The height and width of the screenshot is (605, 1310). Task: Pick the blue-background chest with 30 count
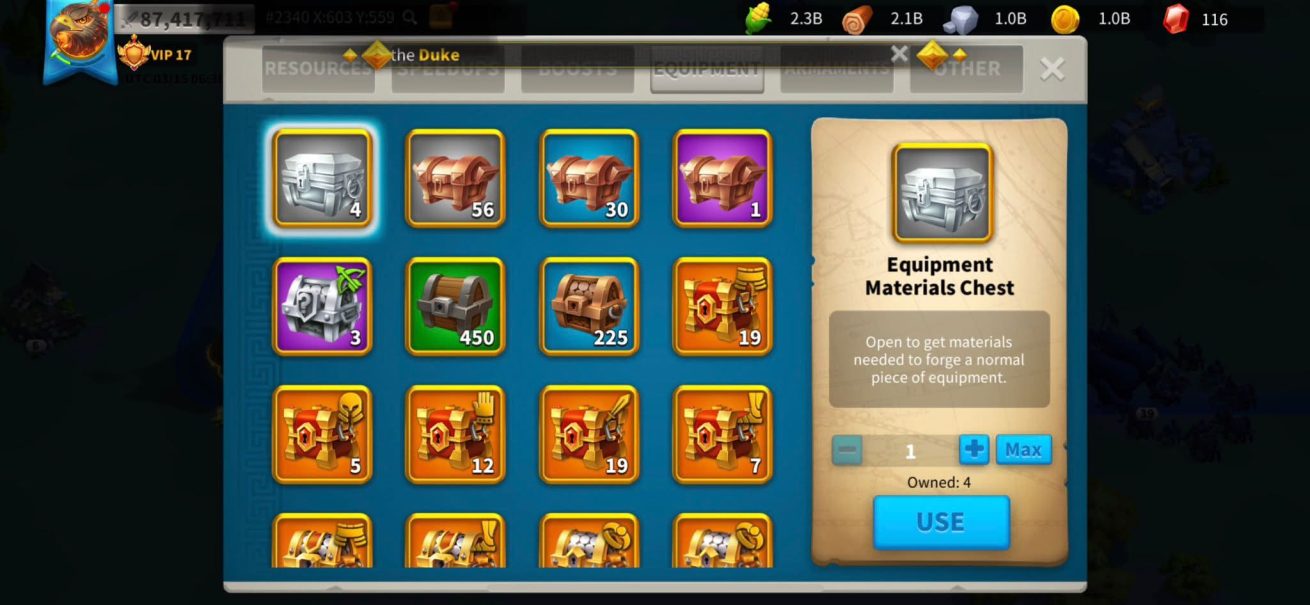589,178
